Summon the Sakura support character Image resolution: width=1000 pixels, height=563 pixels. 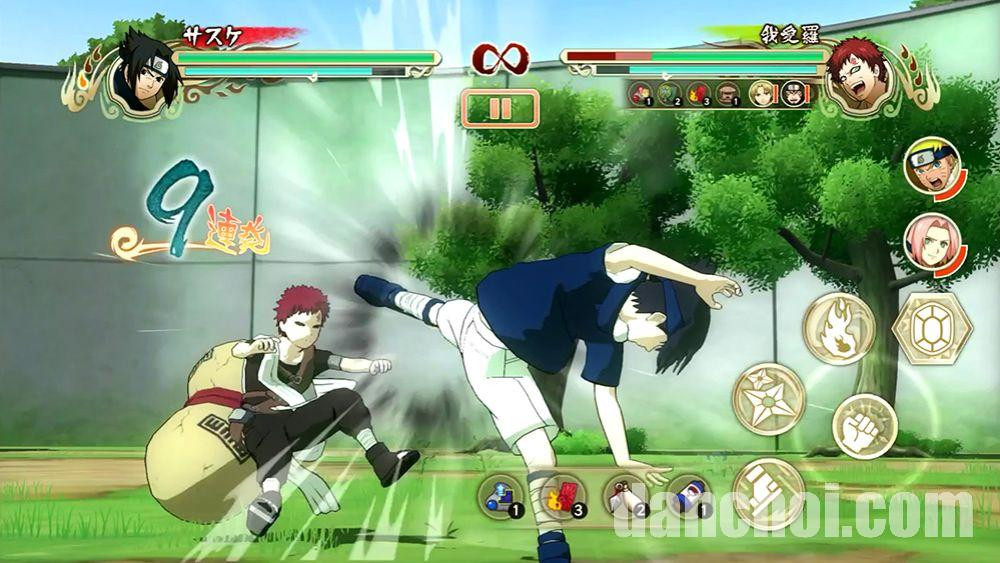point(932,240)
